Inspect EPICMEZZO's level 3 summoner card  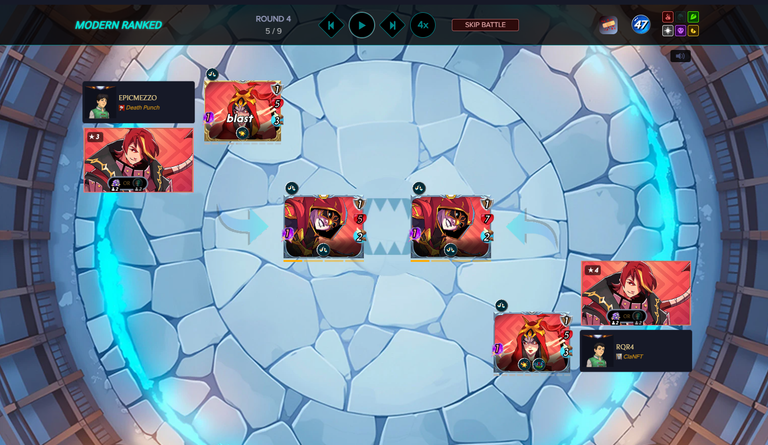pyautogui.click(x=138, y=159)
